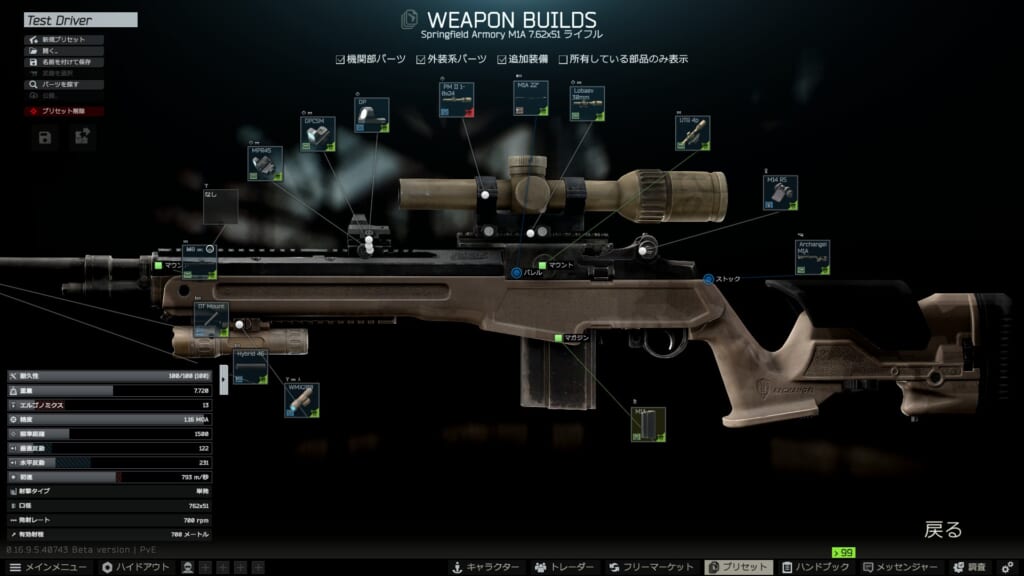Click the 戻る (back) button

coord(942,530)
